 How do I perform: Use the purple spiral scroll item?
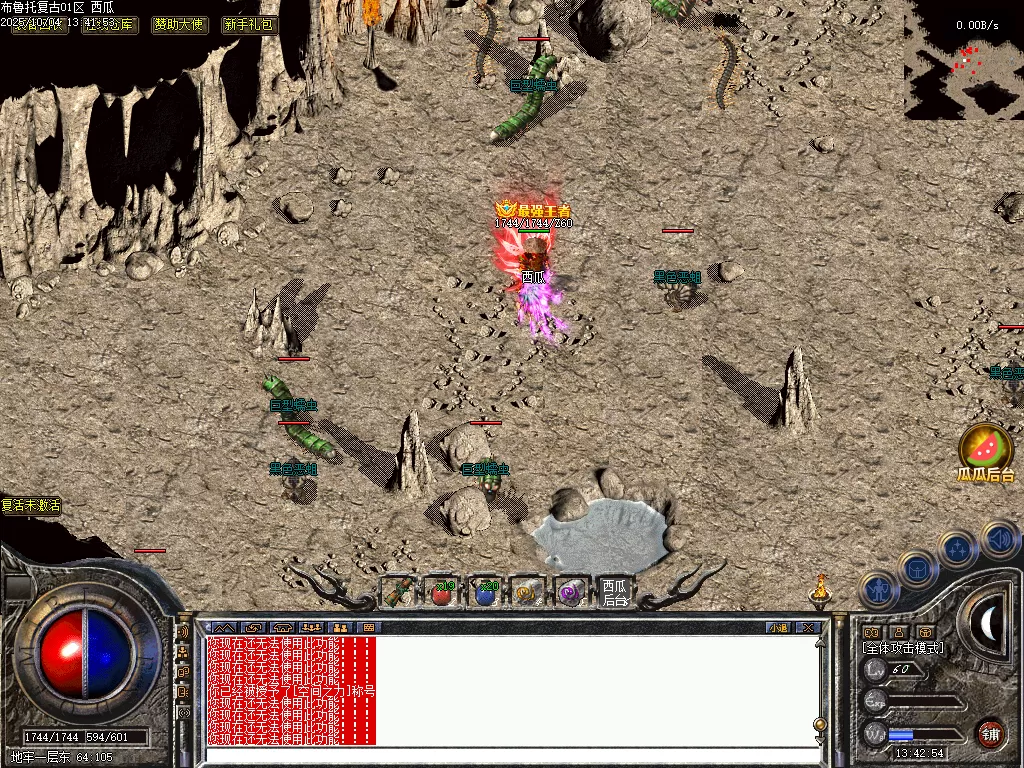(x=571, y=593)
